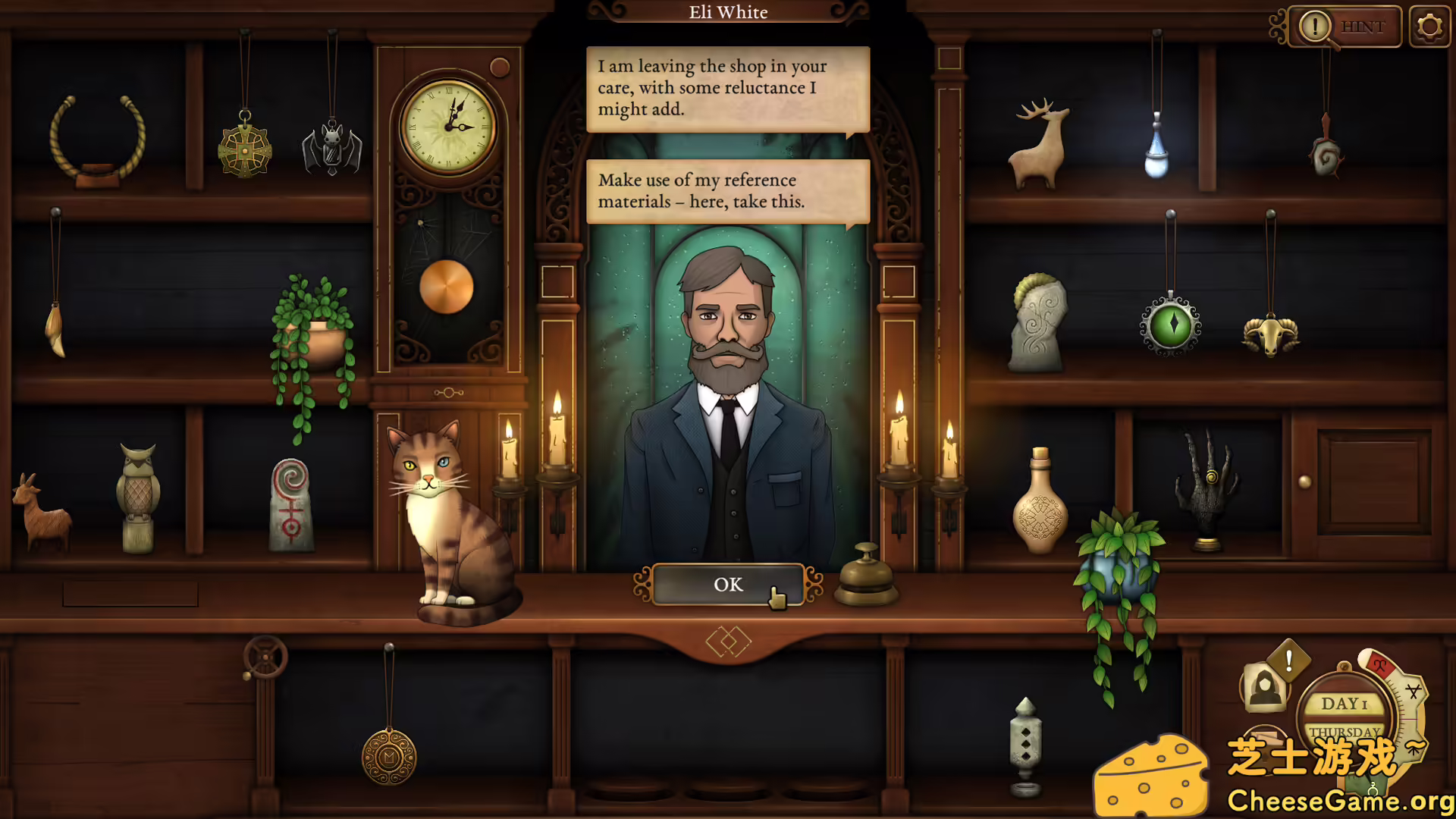
Task: Click the Eli White name banner
Action: point(728,12)
